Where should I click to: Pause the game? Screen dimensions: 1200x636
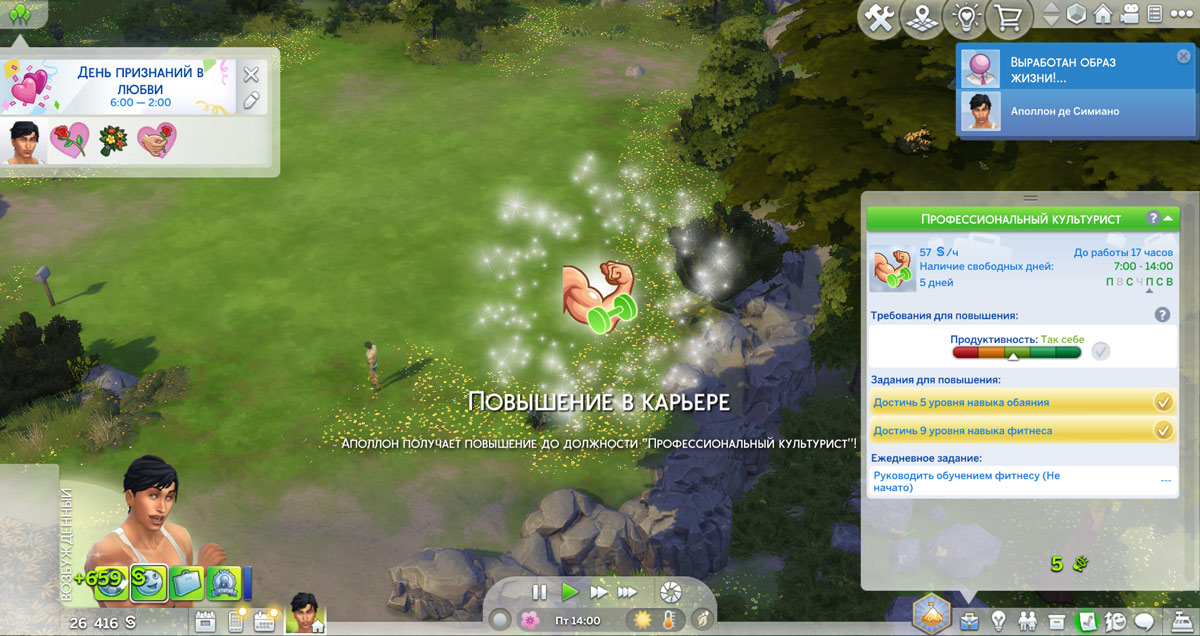click(x=539, y=592)
